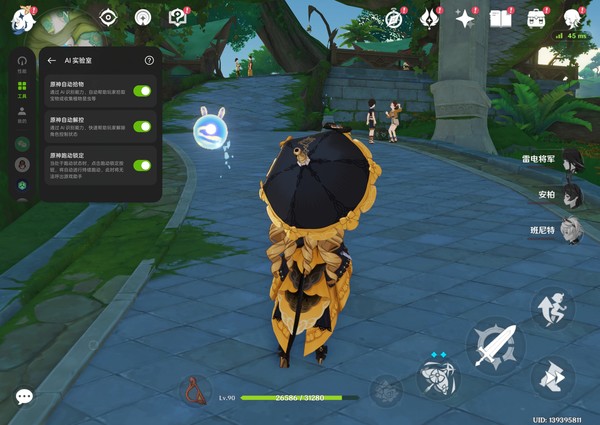Open the Wish four-pointed star icon
Viewport: 600px width, 425px height.
coord(465,18)
